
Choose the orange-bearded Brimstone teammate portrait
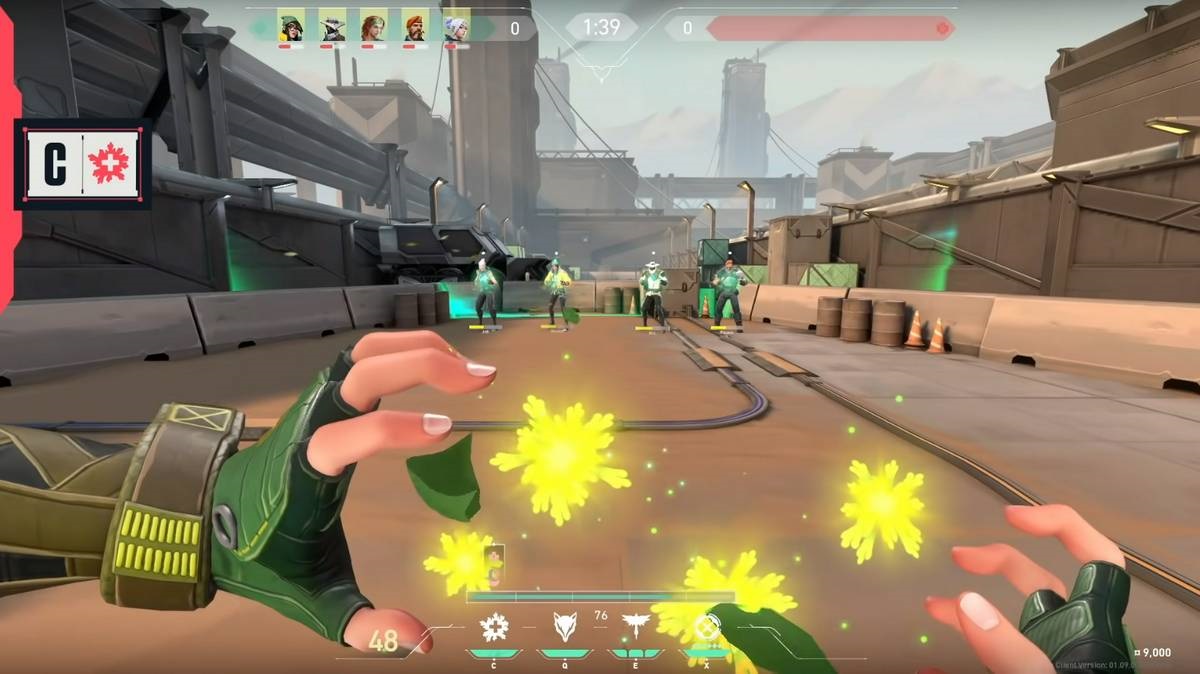[415, 27]
